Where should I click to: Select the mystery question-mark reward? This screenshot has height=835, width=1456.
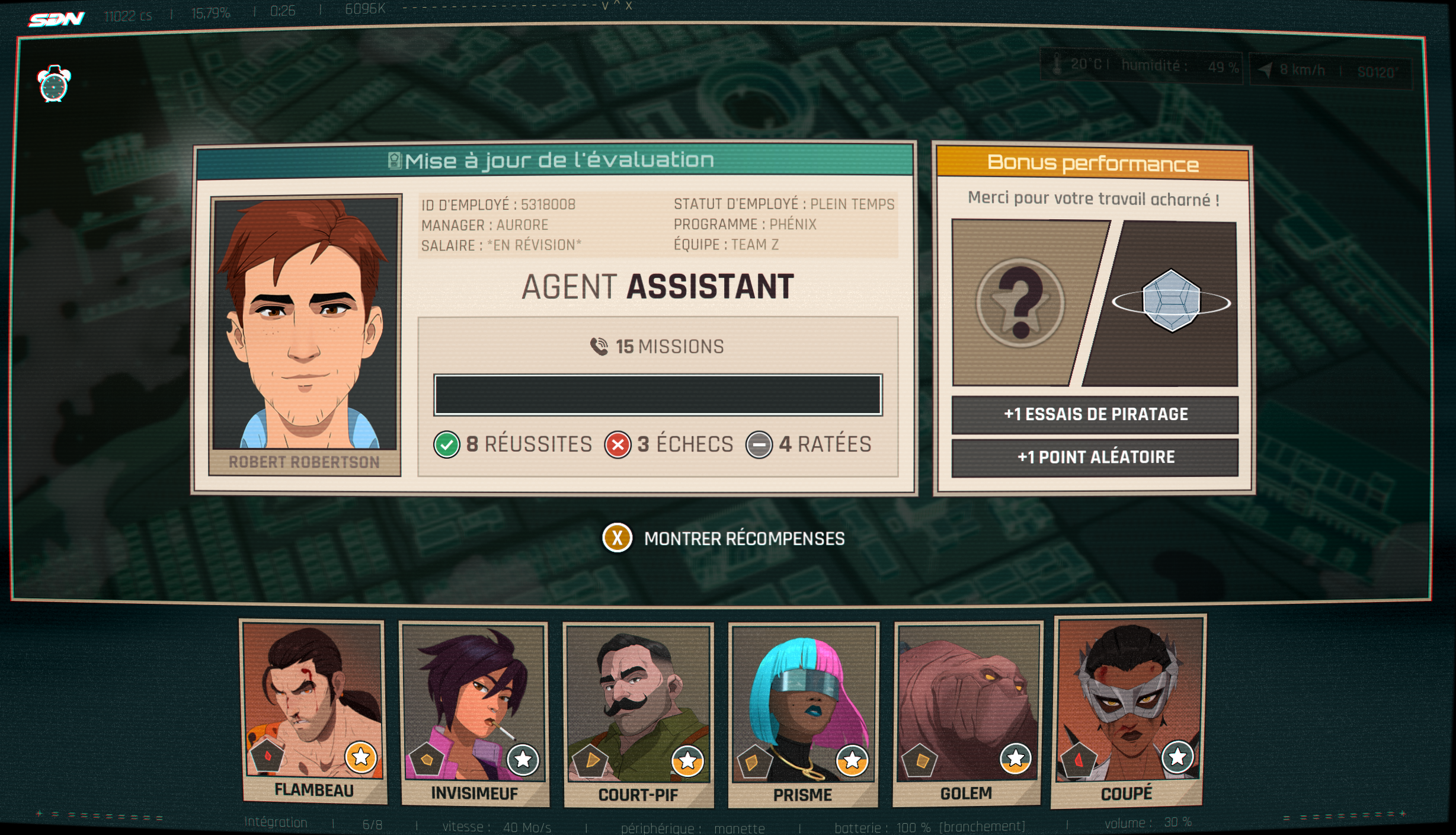tap(1020, 303)
